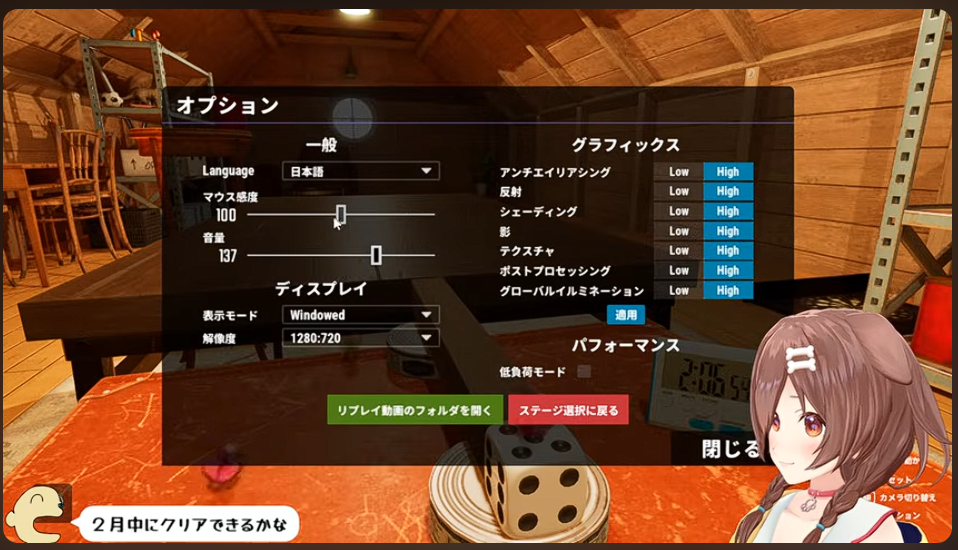This screenshot has width=958, height=550.
Task: Set 反射 reflections to Low
Action: [679, 191]
